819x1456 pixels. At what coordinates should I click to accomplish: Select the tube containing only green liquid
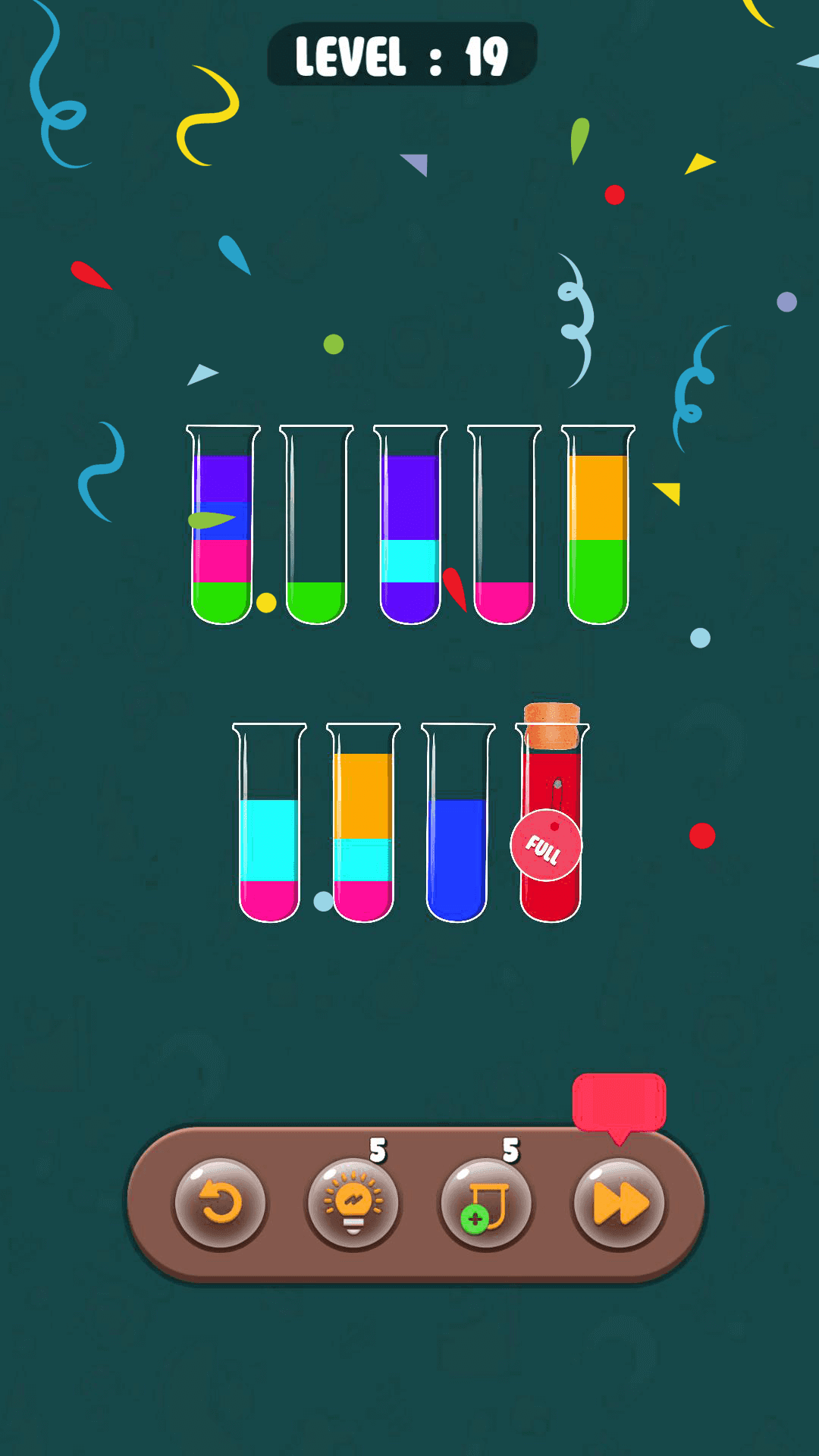pyautogui.click(x=316, y=525)
